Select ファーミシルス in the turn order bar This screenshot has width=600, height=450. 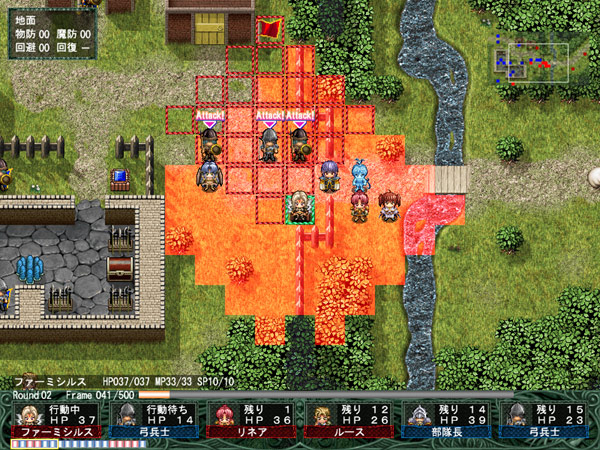tap(56, 420)
